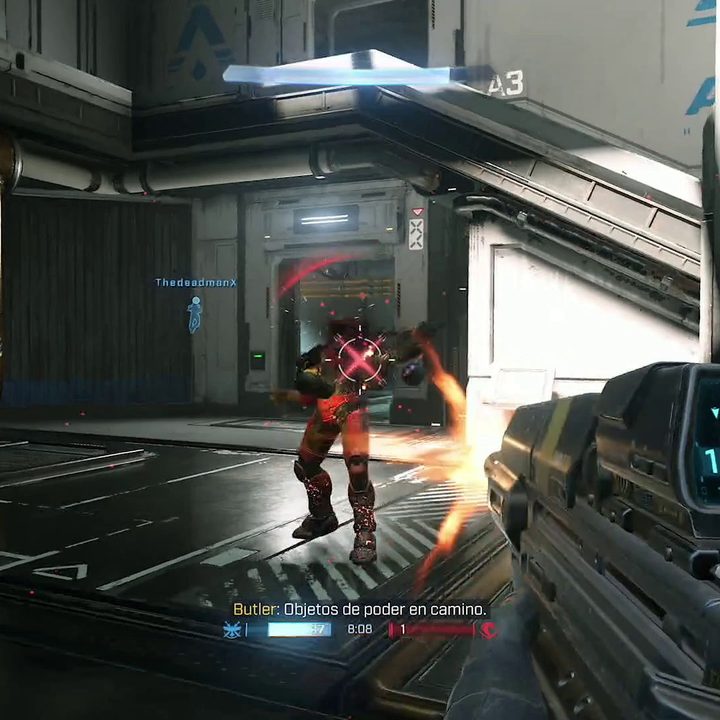Image resolution: width=720 pixels, height=720 pixels.
Task: Click the red team emblem icon
Action: [489, 630]
